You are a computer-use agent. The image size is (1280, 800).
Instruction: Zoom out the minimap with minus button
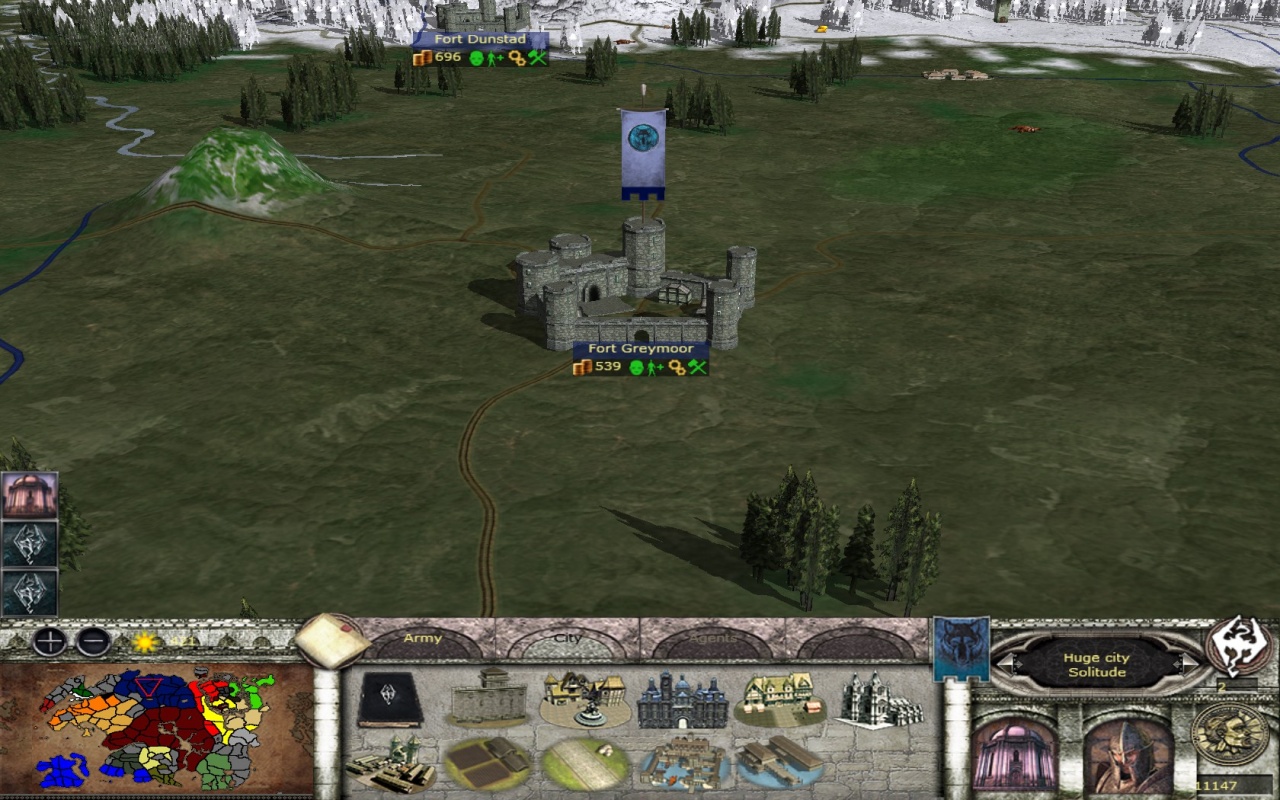94,641
